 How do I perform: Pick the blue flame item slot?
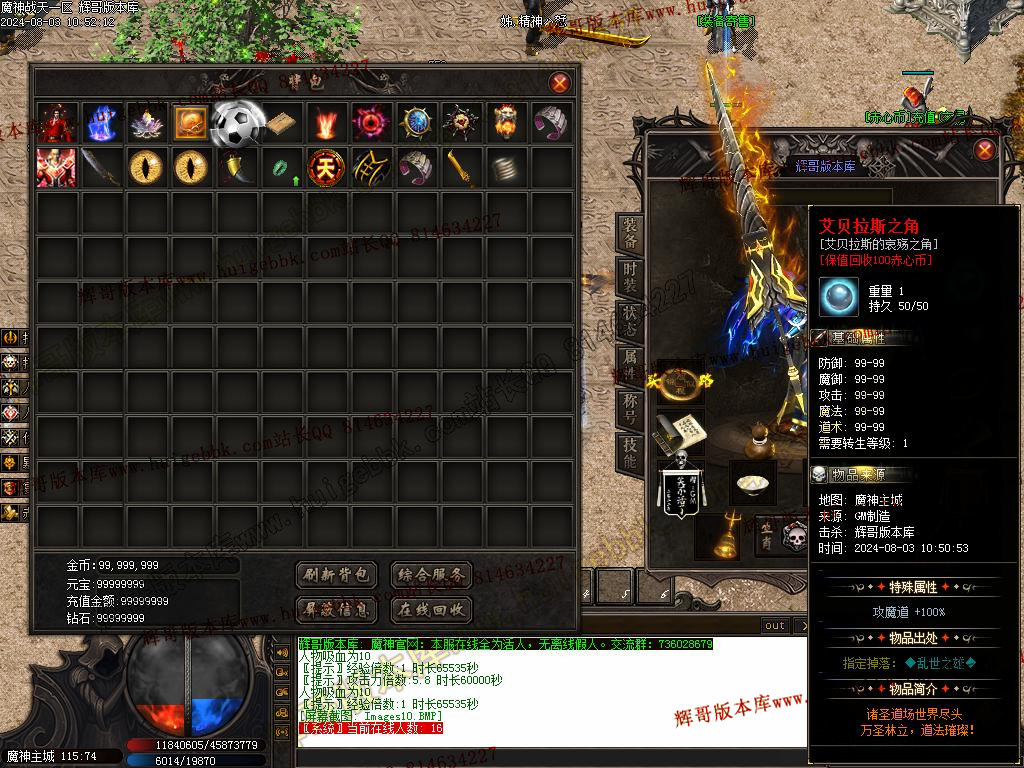pos(102,123)
